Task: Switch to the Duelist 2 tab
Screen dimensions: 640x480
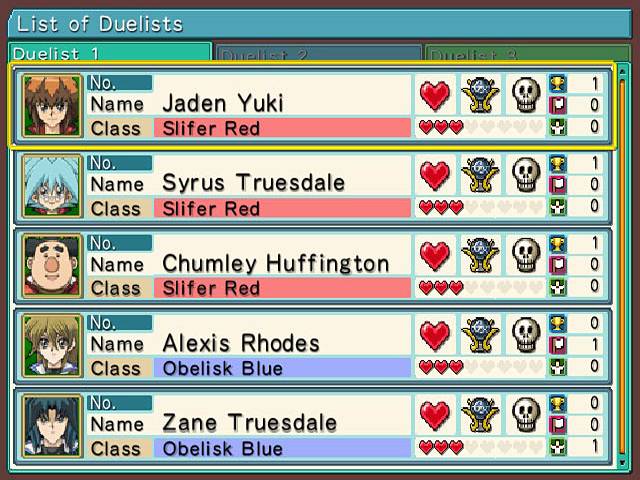Action: coord(318,54)
